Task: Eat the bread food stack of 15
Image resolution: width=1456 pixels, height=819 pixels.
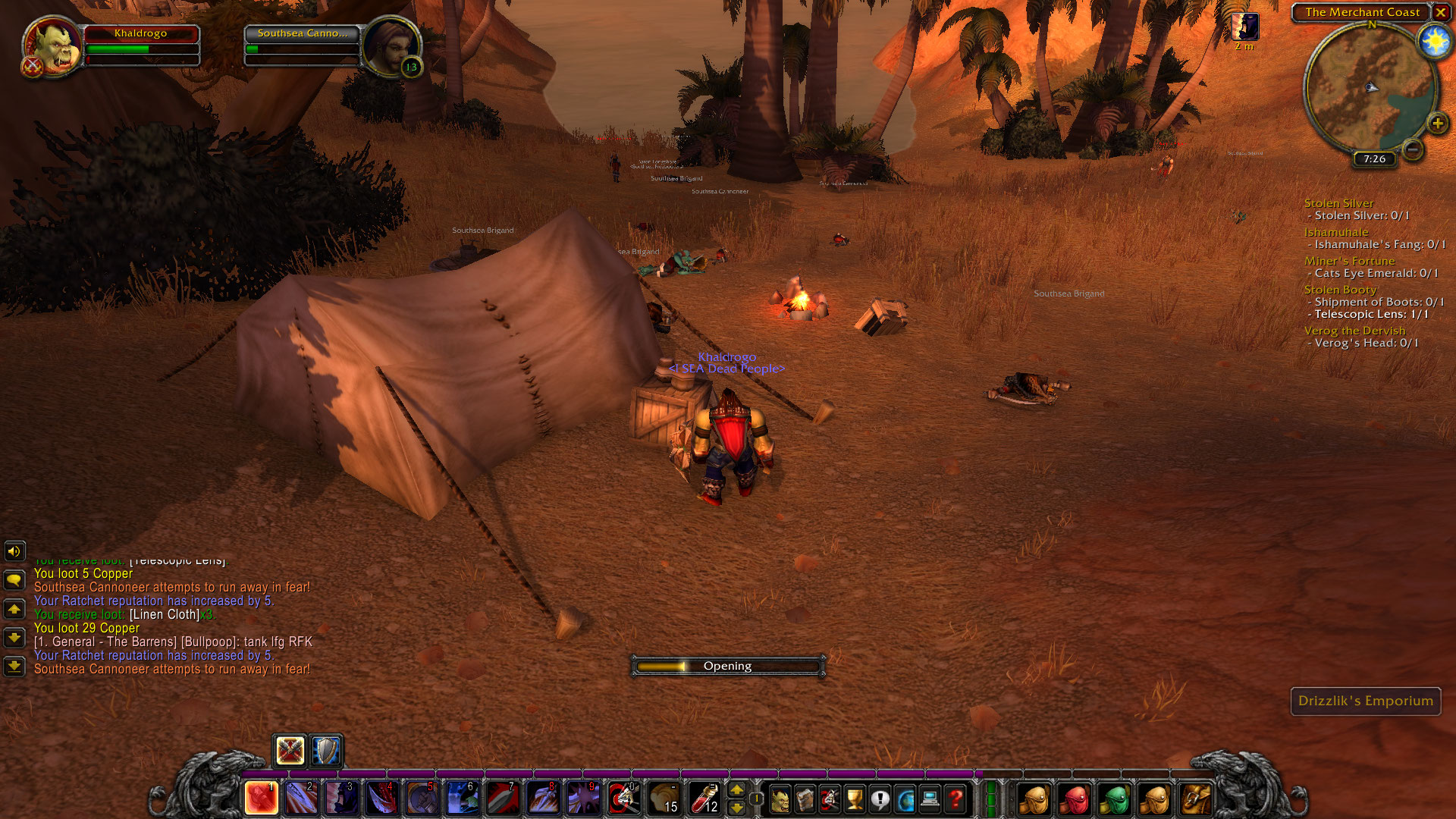Action: (x=664, y=799)
